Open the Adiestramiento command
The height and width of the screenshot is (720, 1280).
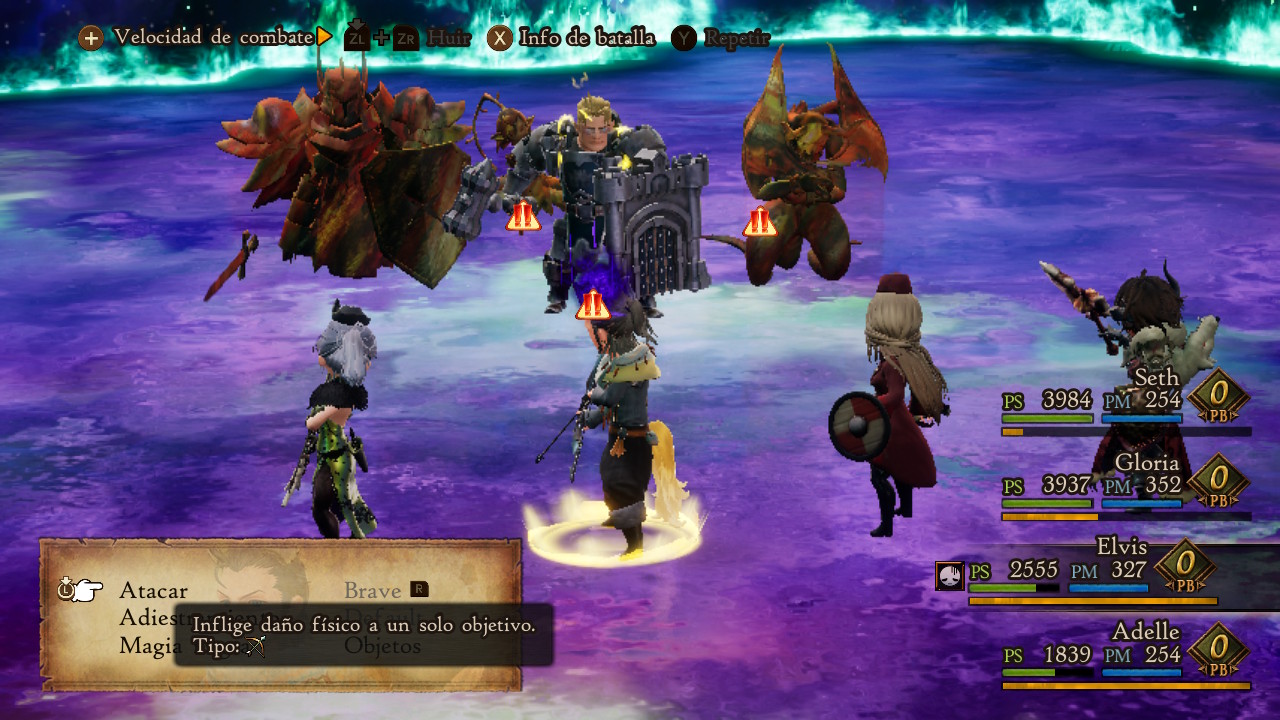(146, 617)
